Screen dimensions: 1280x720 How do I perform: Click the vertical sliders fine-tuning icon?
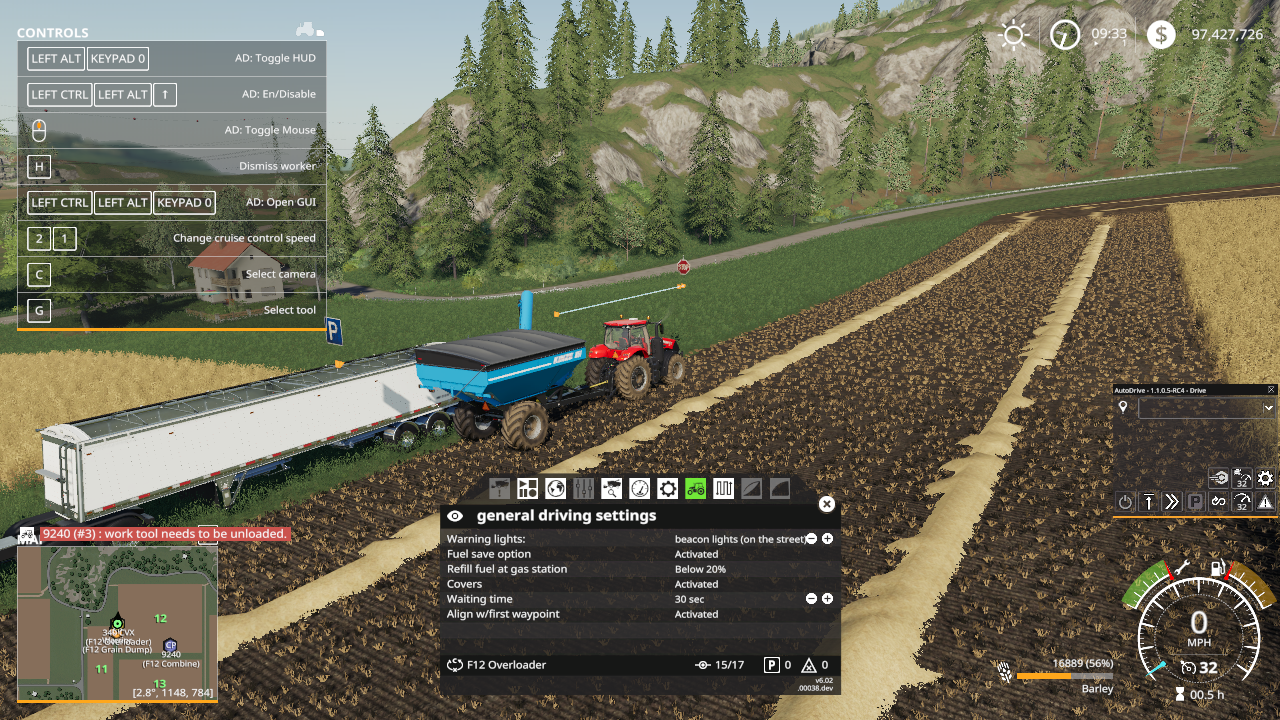(x=585, y=489)
